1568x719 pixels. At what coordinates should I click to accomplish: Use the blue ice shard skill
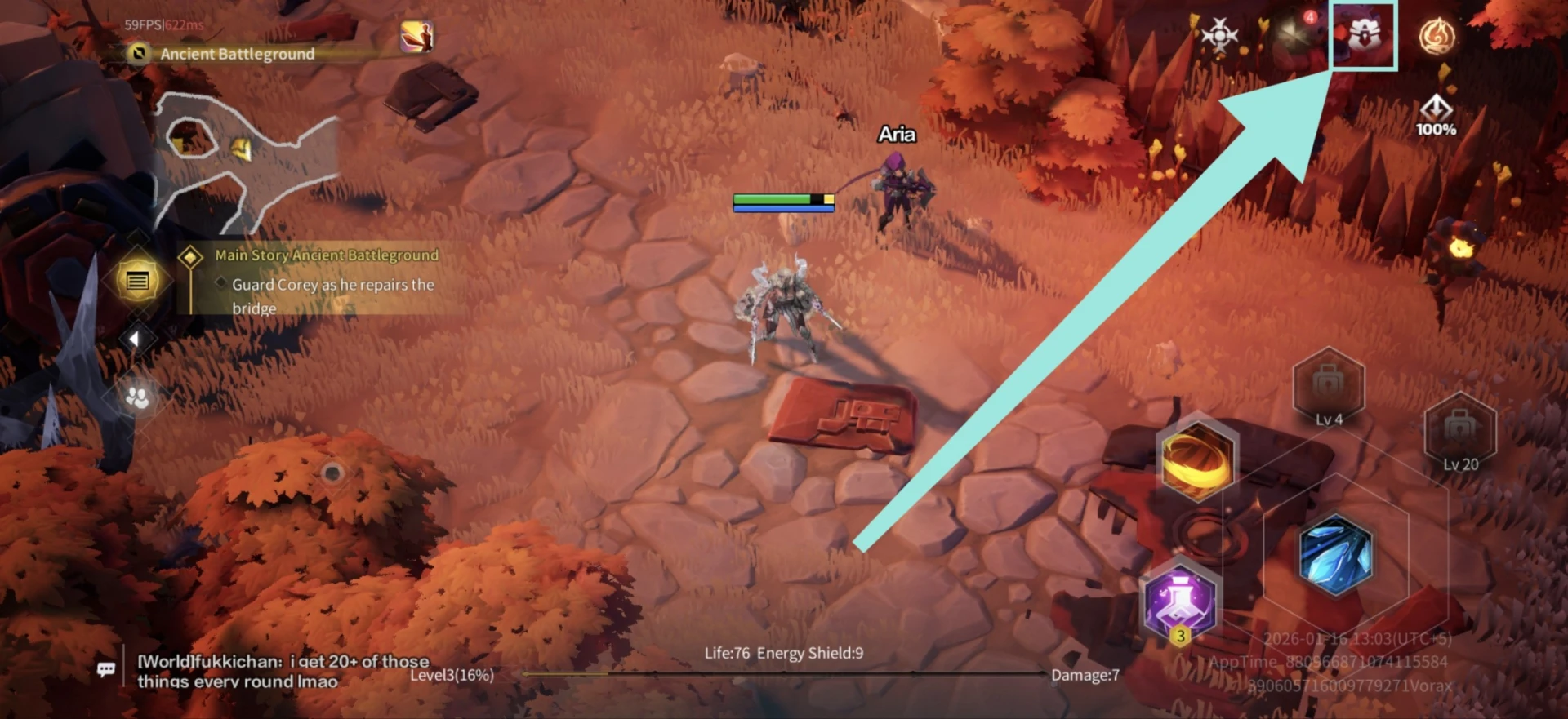coord(1335,554)
